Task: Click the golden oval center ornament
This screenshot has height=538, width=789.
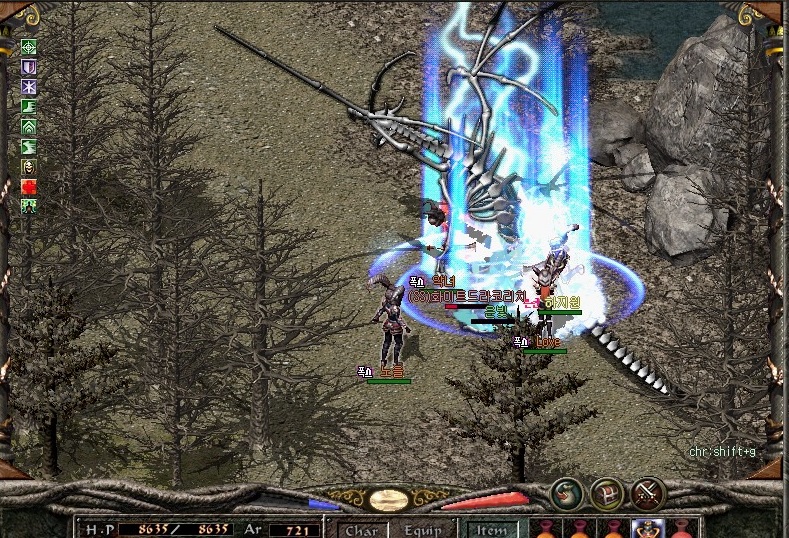Action: point(387,499)
